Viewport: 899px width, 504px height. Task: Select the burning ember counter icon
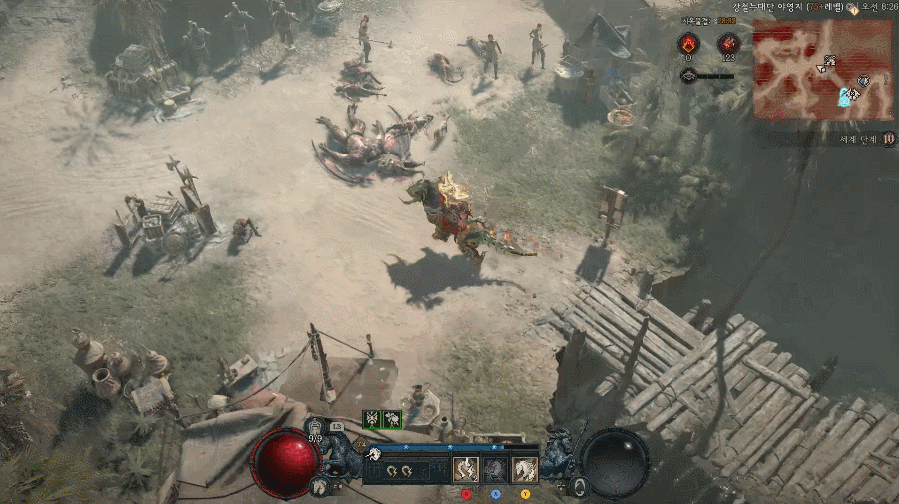(687, 43)
